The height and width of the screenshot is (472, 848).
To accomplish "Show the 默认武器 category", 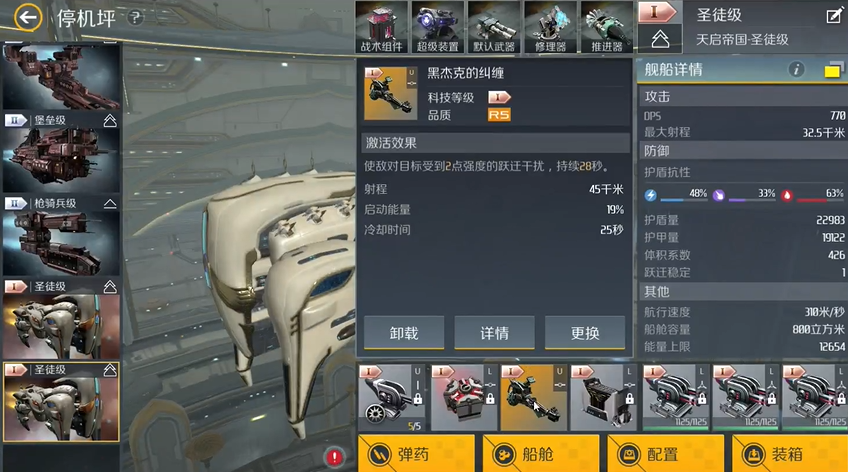I will coord(495,27).
